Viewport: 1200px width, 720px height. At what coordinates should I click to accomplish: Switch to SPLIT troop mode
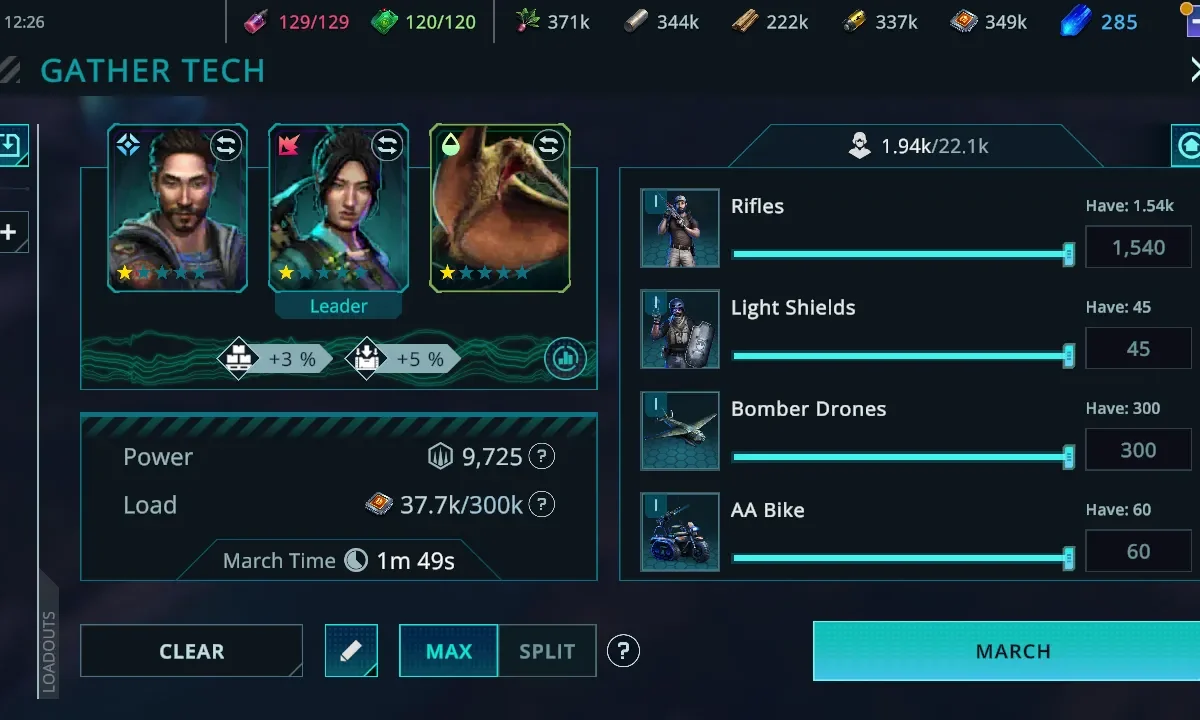(547, 651)
